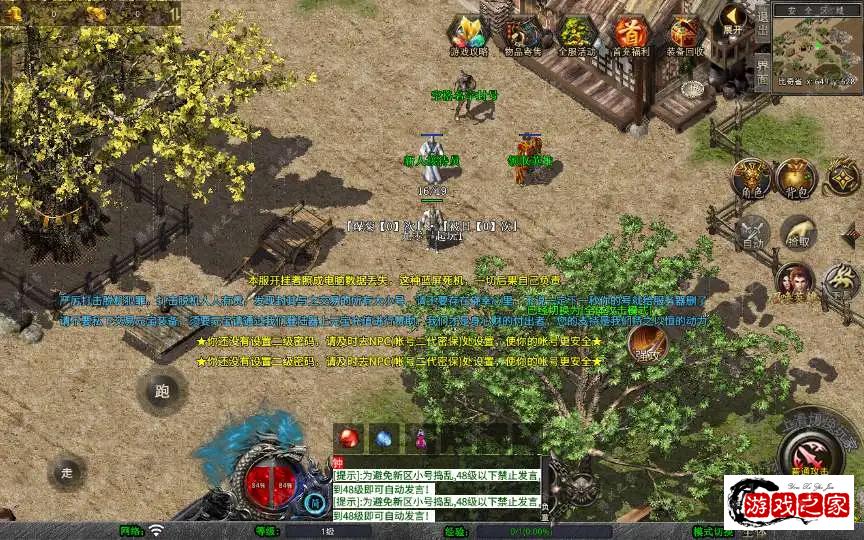
Task: Tap the 走 walk button
Action: 68,471
